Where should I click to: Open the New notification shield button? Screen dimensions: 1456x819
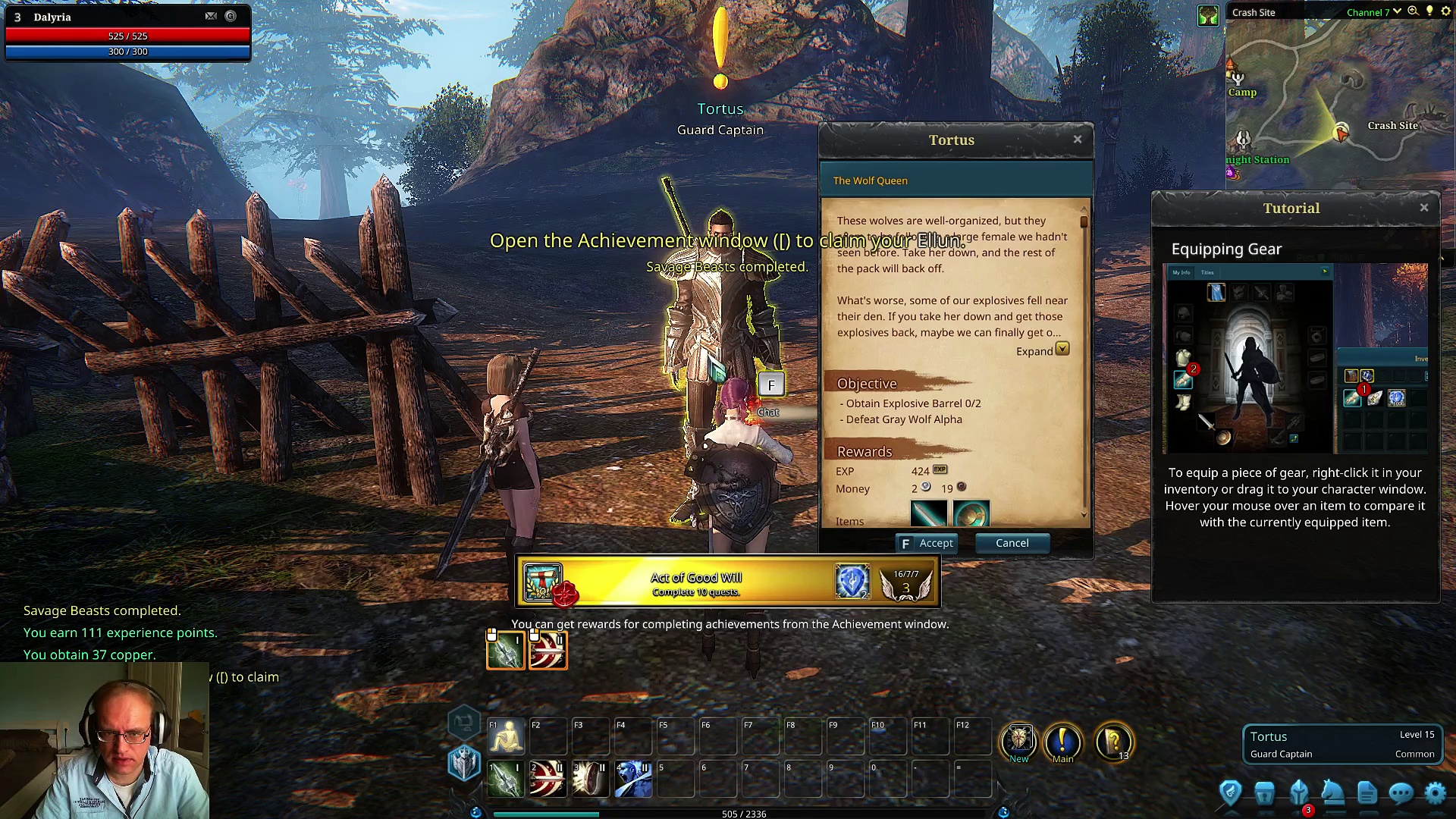(x=1018, y=741)
